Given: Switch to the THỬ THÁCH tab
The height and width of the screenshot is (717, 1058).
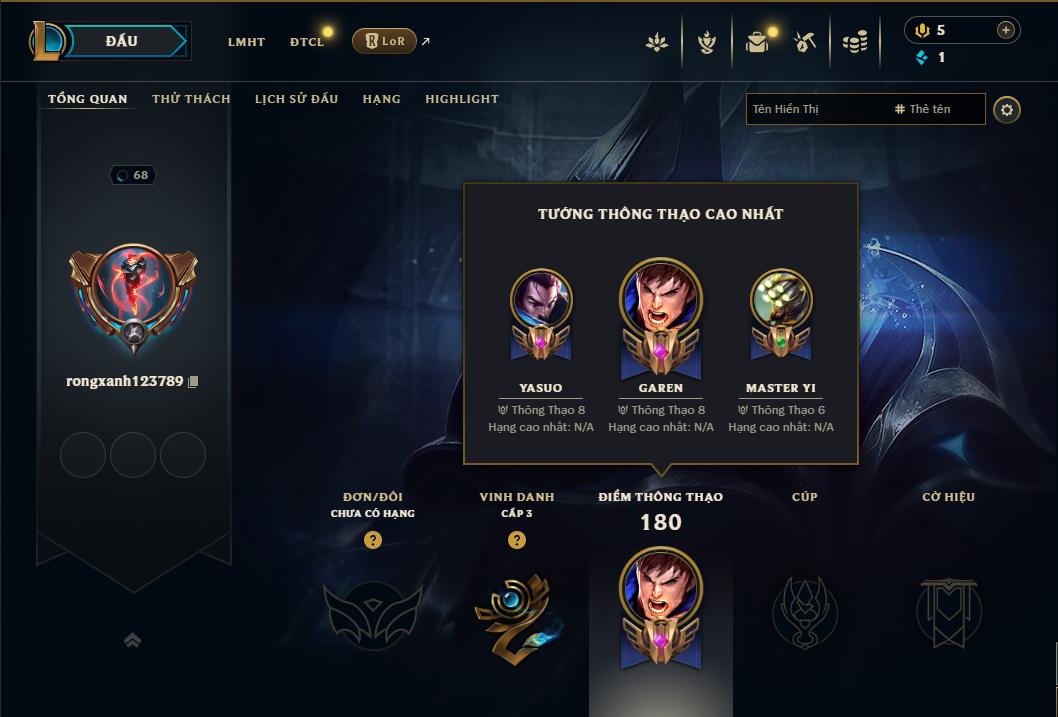Looking at the screenshot, I should [x=191, y=99].
